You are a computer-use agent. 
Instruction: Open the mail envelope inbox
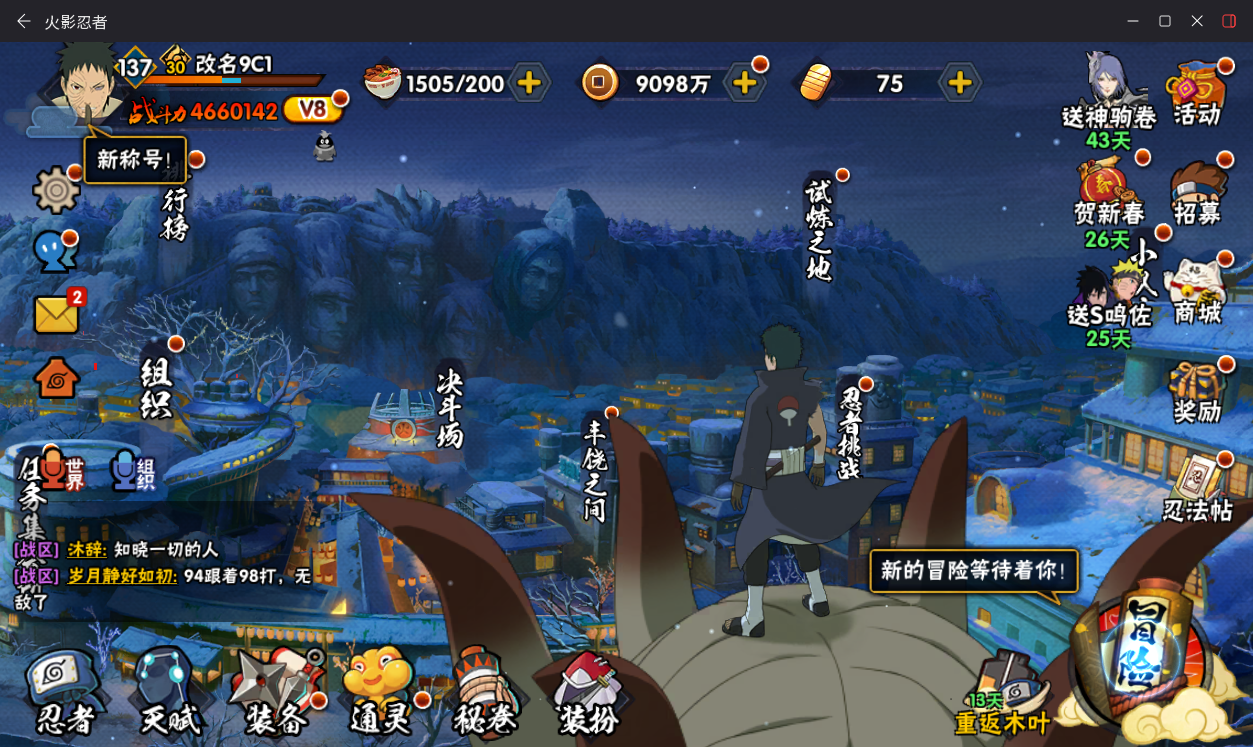point(57,314)
